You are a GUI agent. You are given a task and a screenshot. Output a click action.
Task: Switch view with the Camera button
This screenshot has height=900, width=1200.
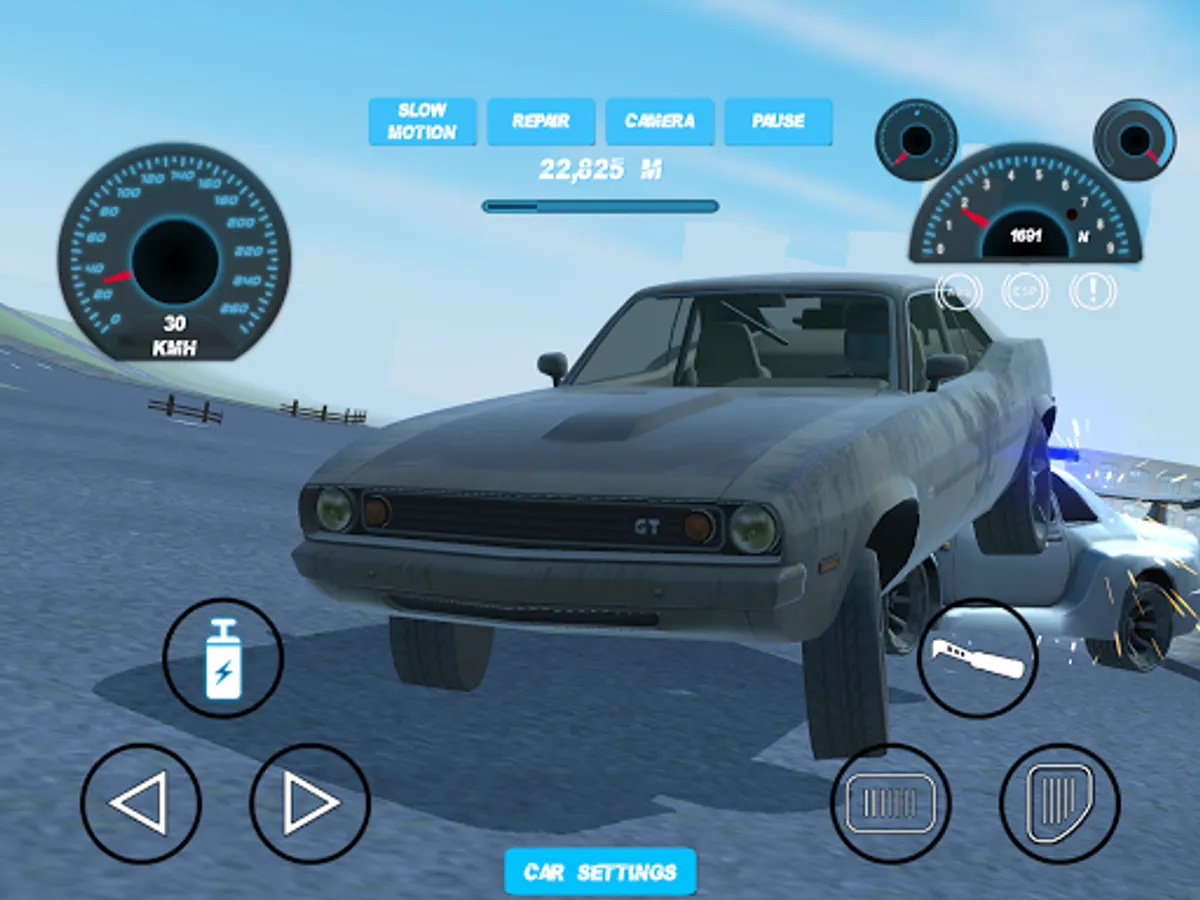click(x=660, y=122)
